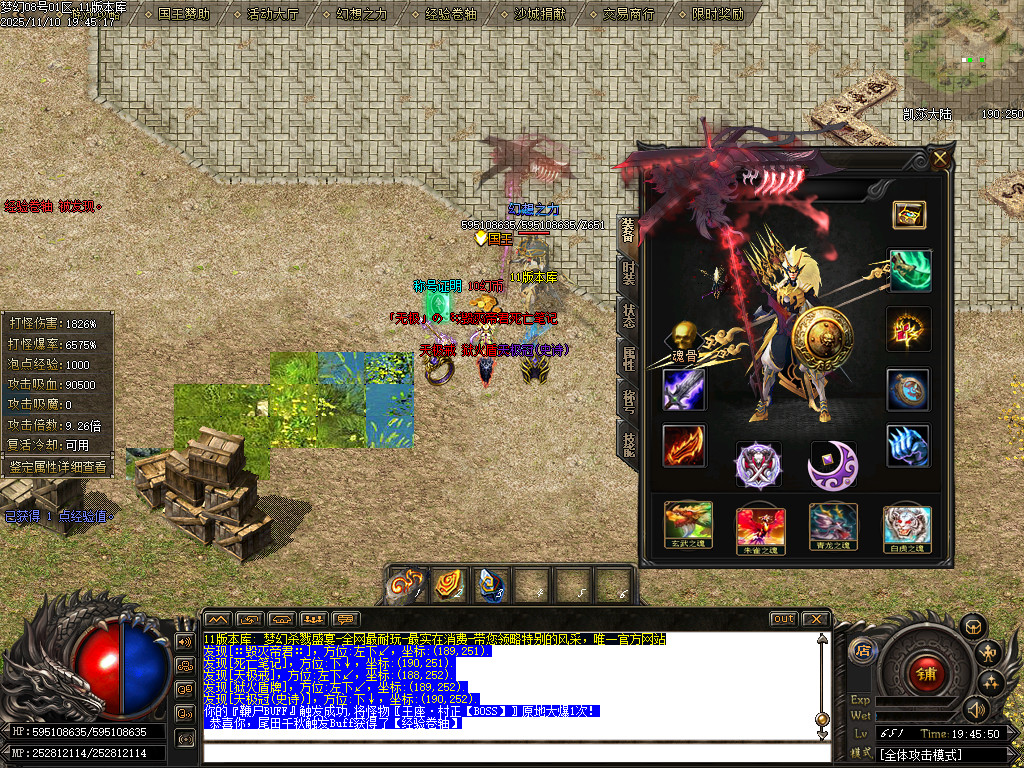Screen dimensions: 1024x768
Task: Open the treasure chest icon in equipment panel
Action: (909, 214)
